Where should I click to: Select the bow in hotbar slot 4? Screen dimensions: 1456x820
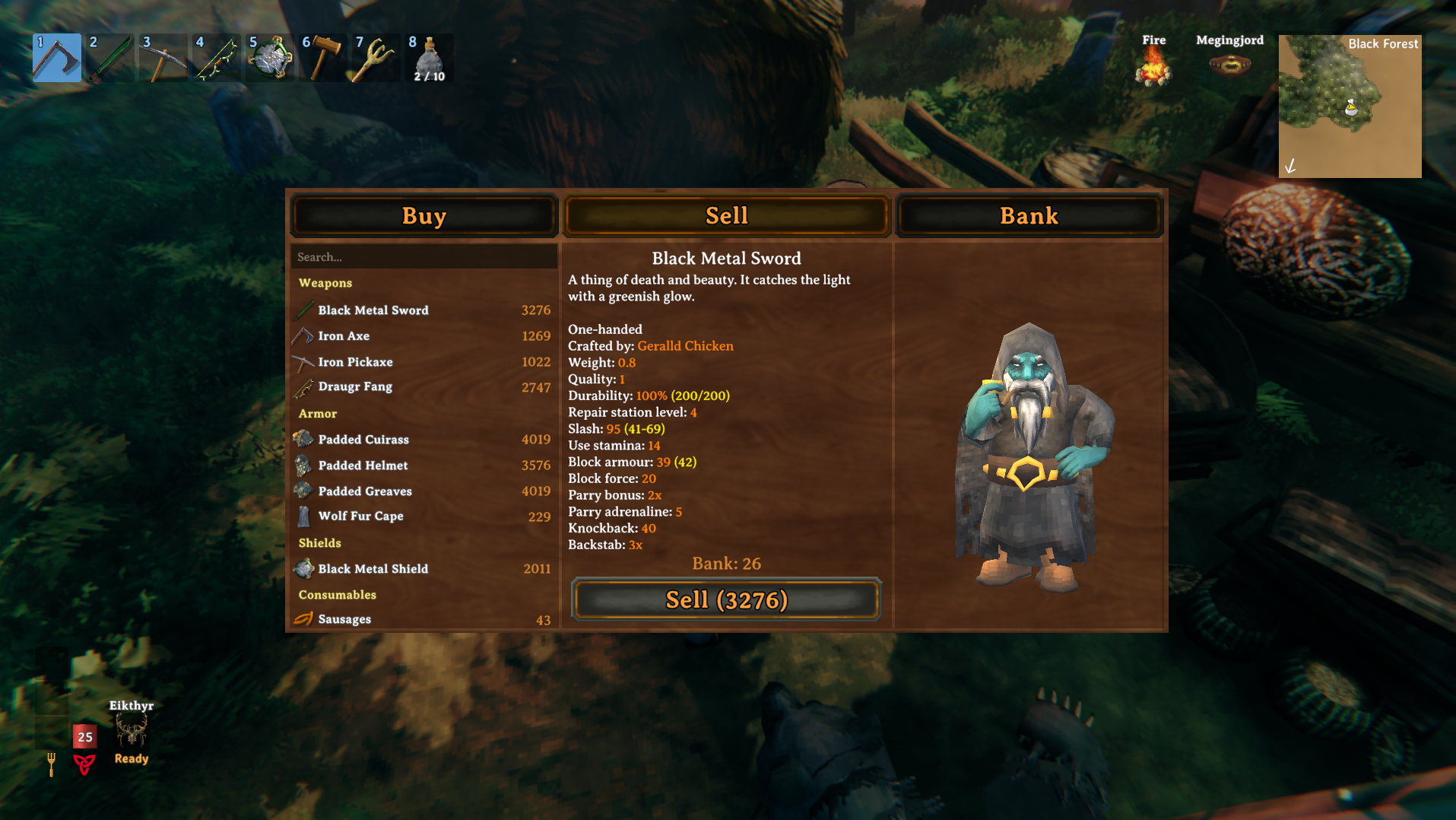216,58
